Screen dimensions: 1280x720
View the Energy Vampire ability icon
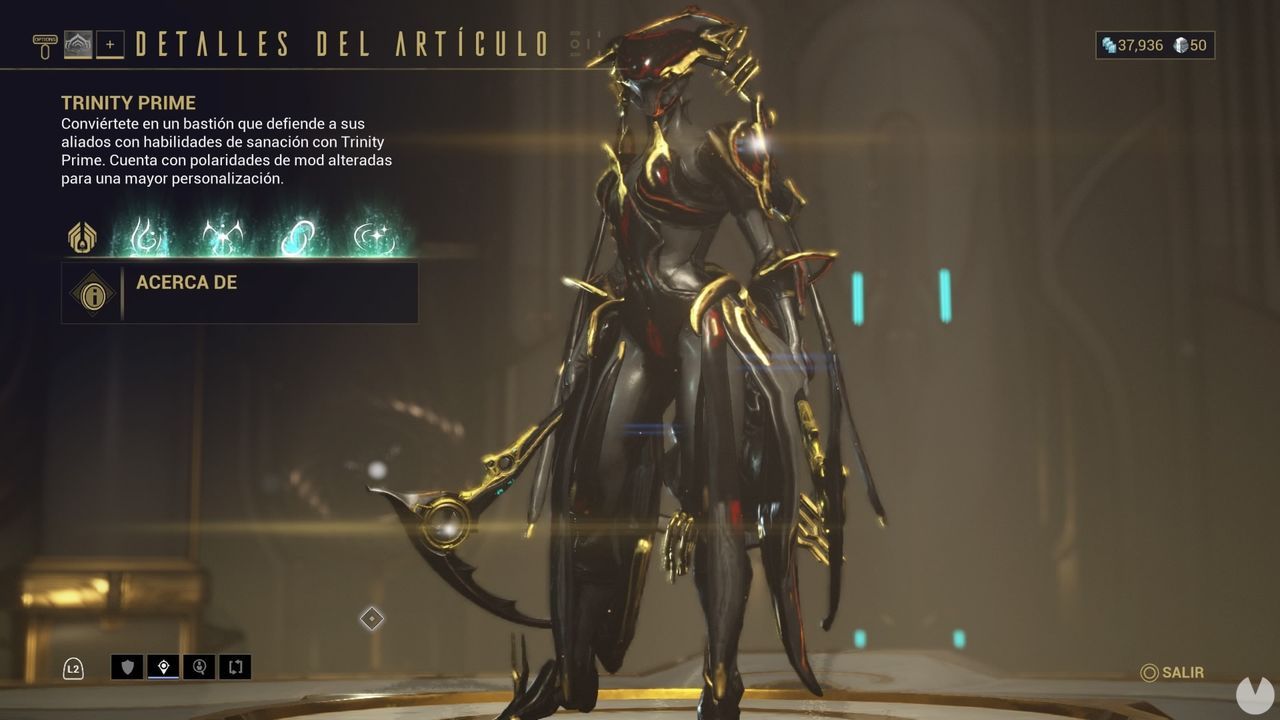click(223, 237)
